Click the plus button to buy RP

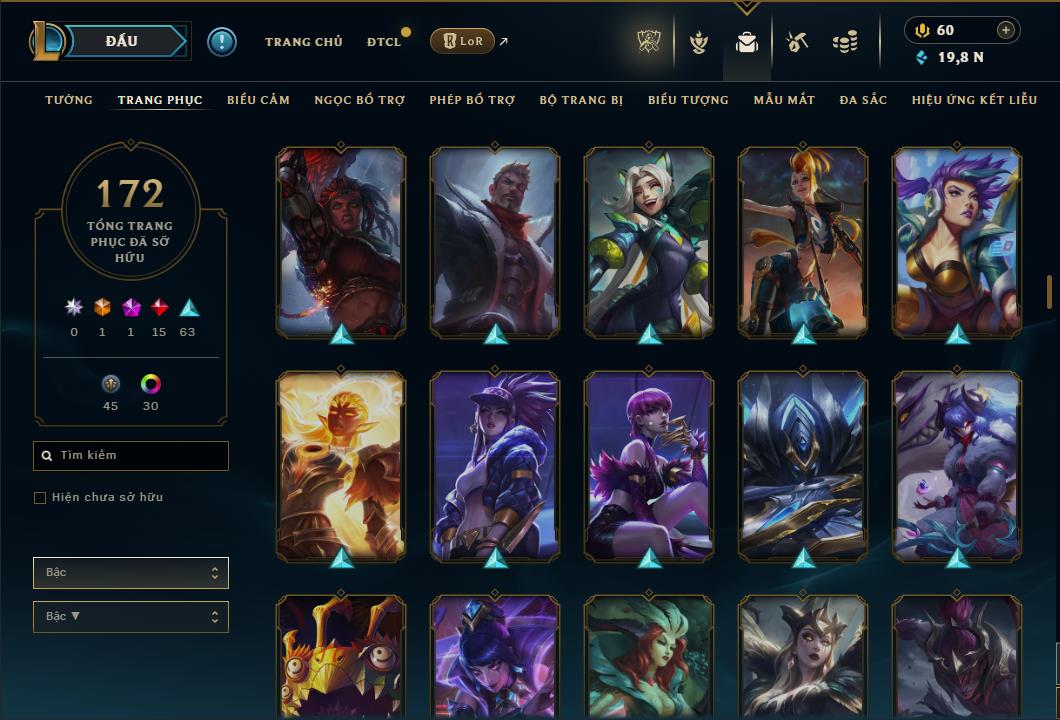(x=1005, y=30)
